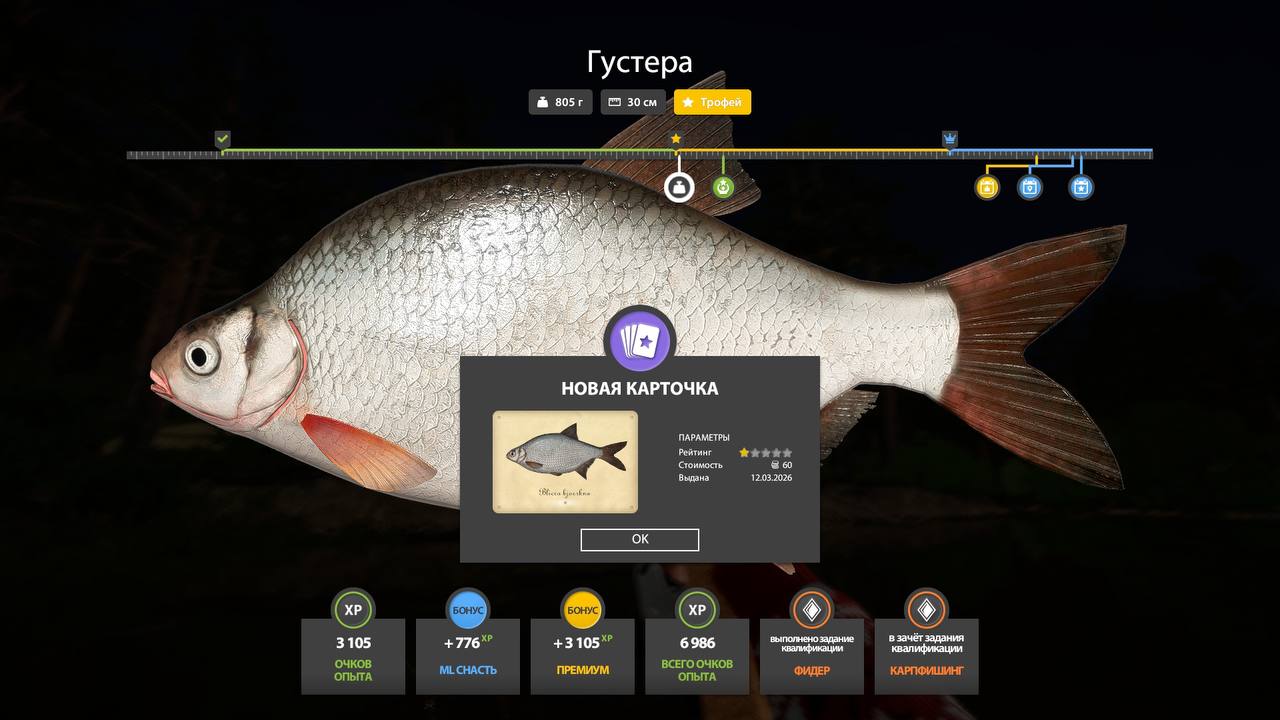Confirm the new card with OK
1280x720 pixels.
tap(640, 540)
